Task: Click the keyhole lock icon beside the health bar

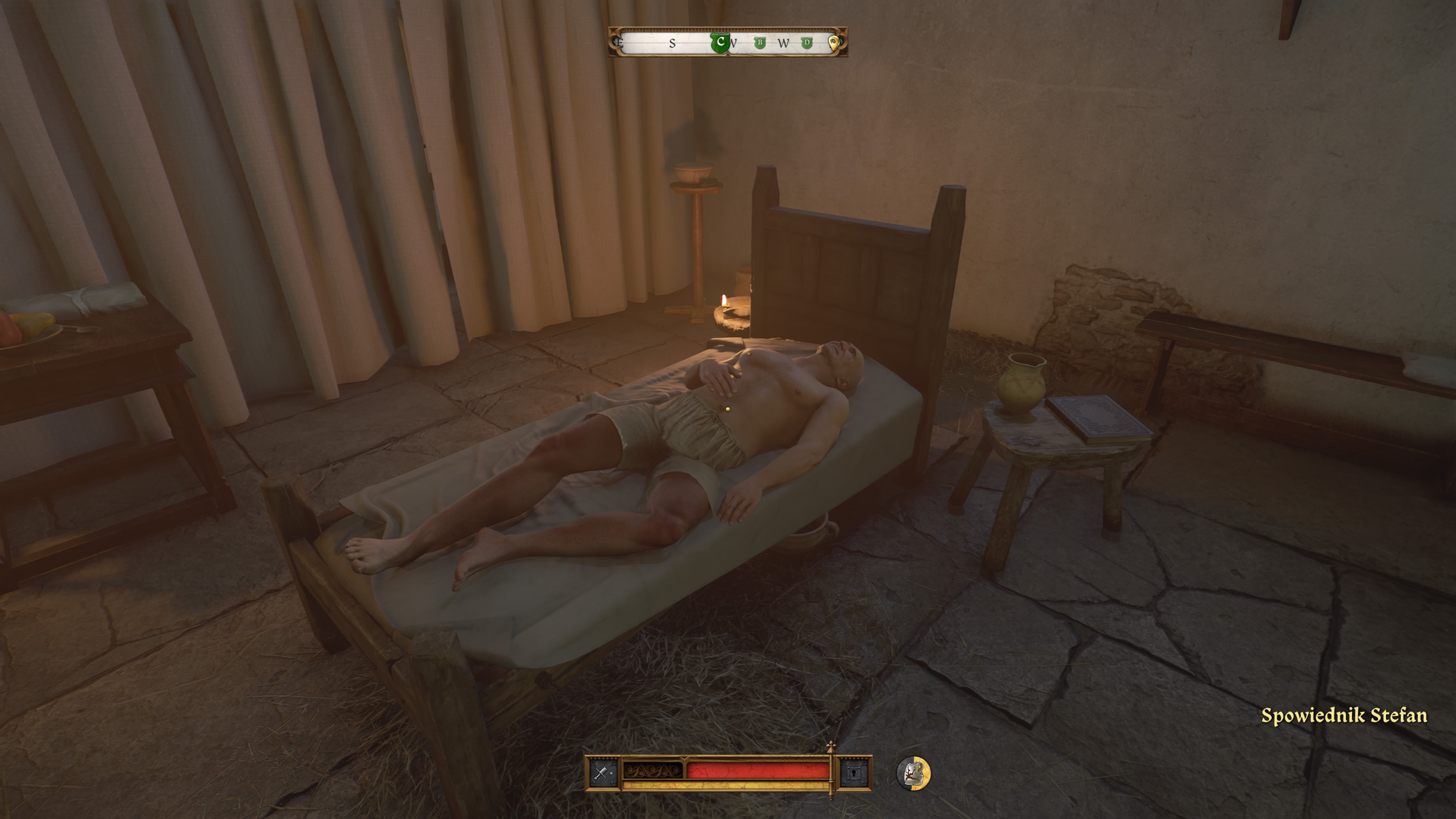Action: point(854,774)
